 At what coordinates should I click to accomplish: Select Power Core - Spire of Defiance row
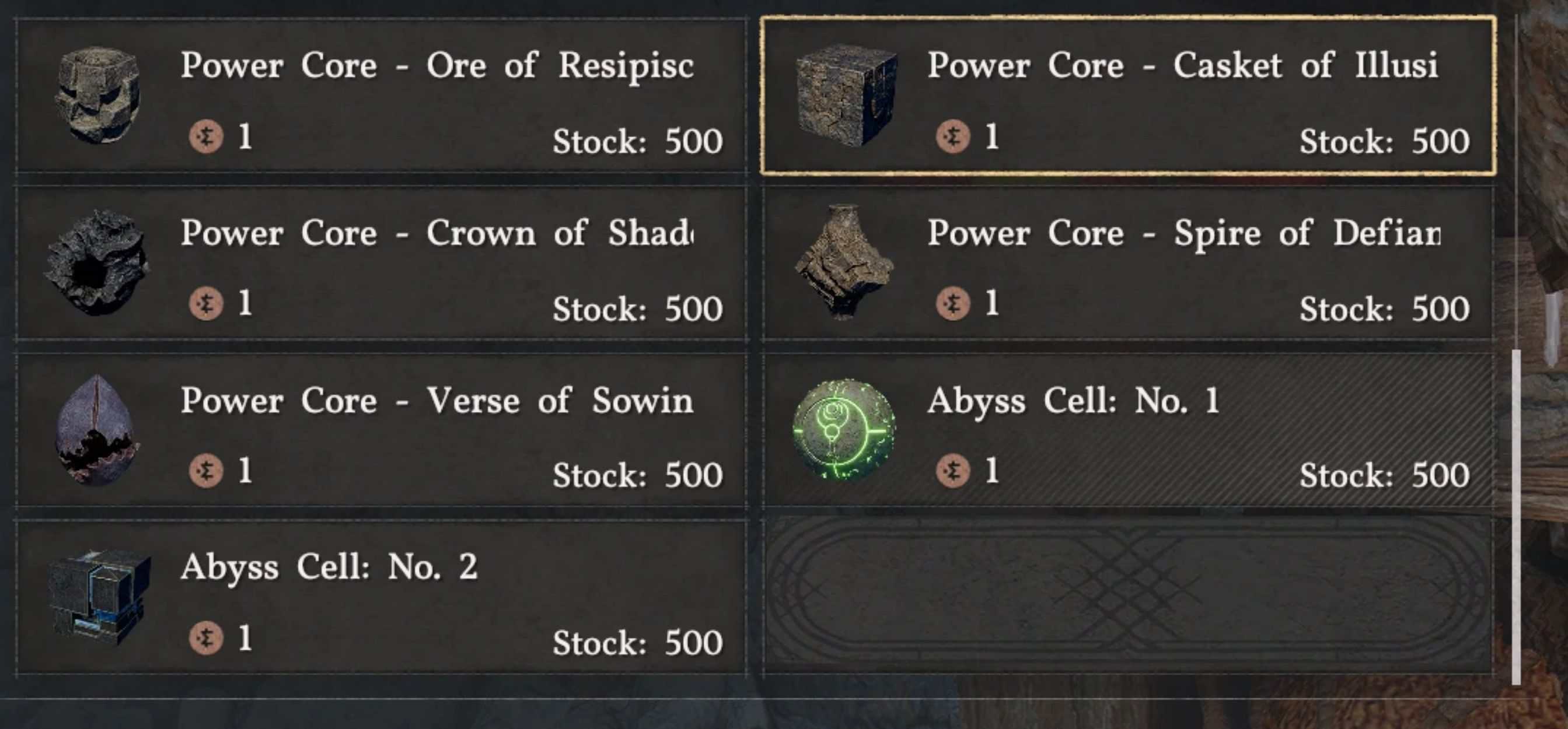(1128, 264)
